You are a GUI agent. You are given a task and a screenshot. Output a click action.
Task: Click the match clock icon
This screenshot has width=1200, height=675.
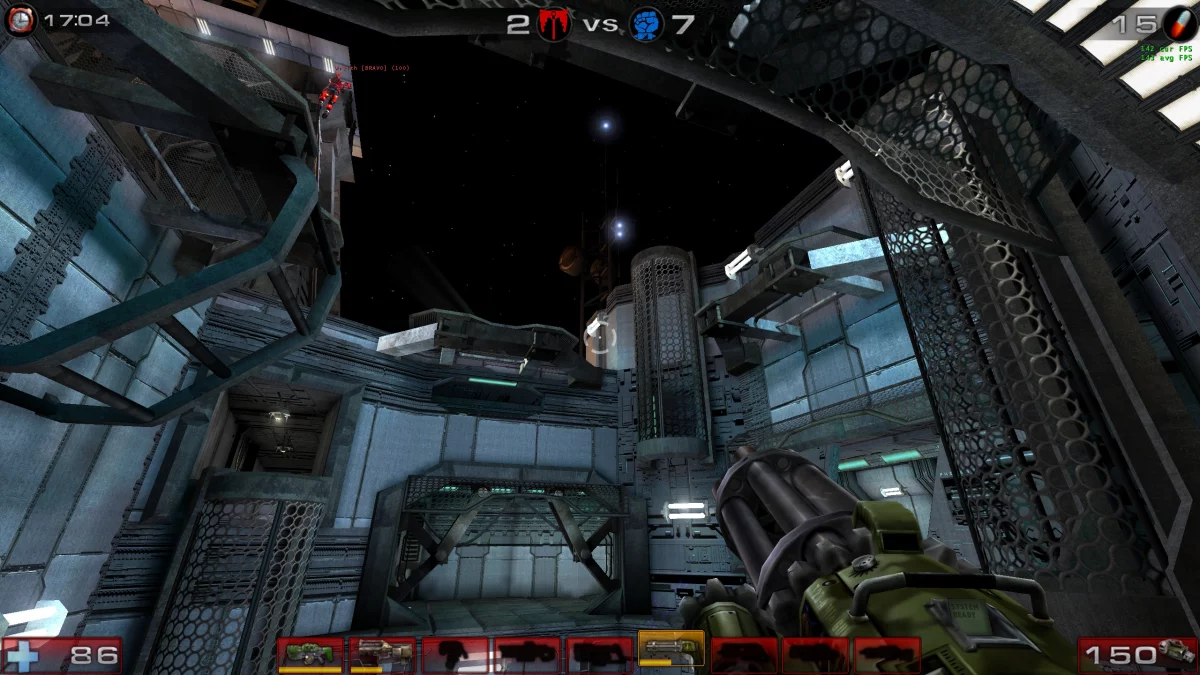(20, 19)
